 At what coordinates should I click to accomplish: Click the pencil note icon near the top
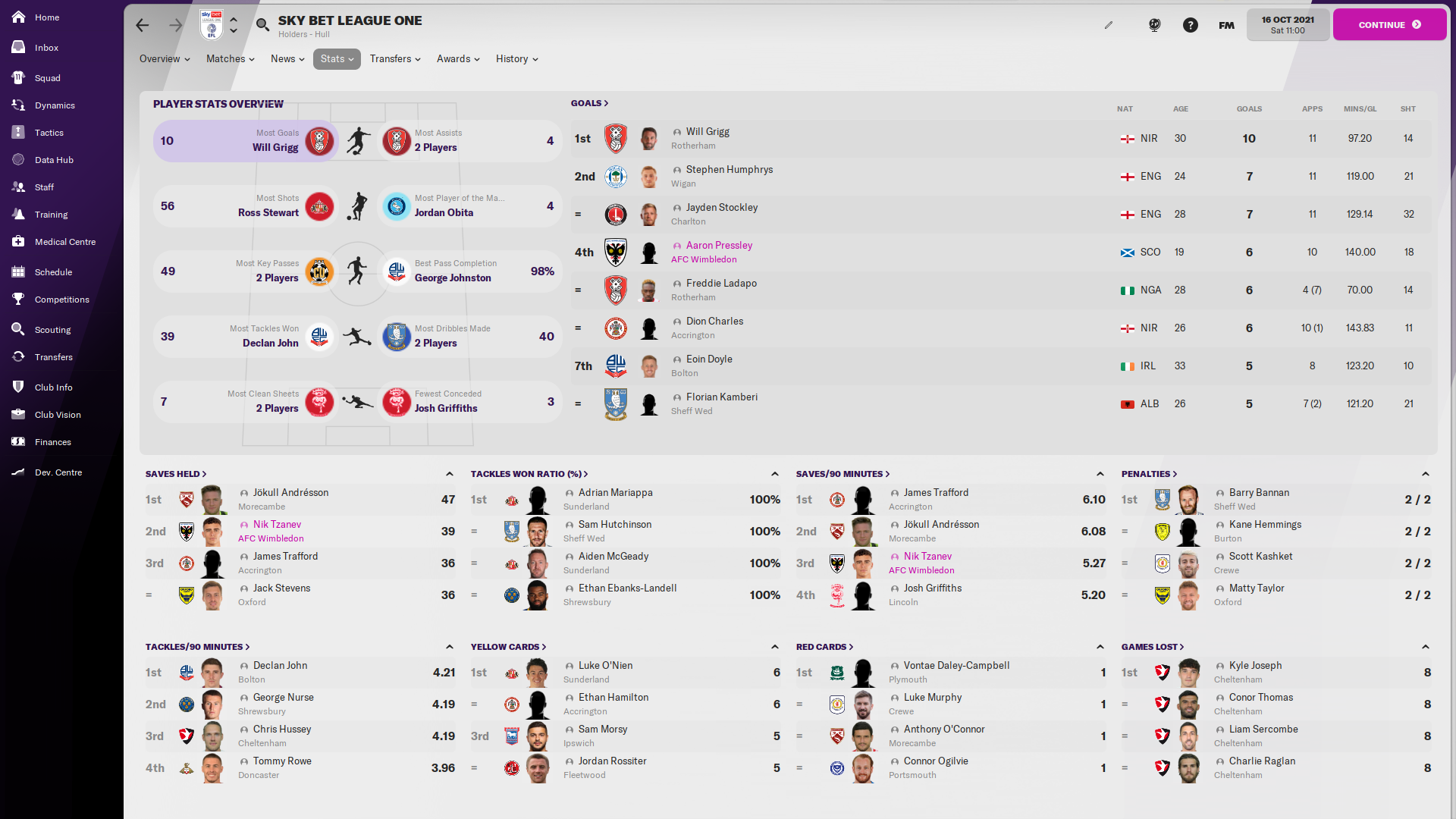1109,24
